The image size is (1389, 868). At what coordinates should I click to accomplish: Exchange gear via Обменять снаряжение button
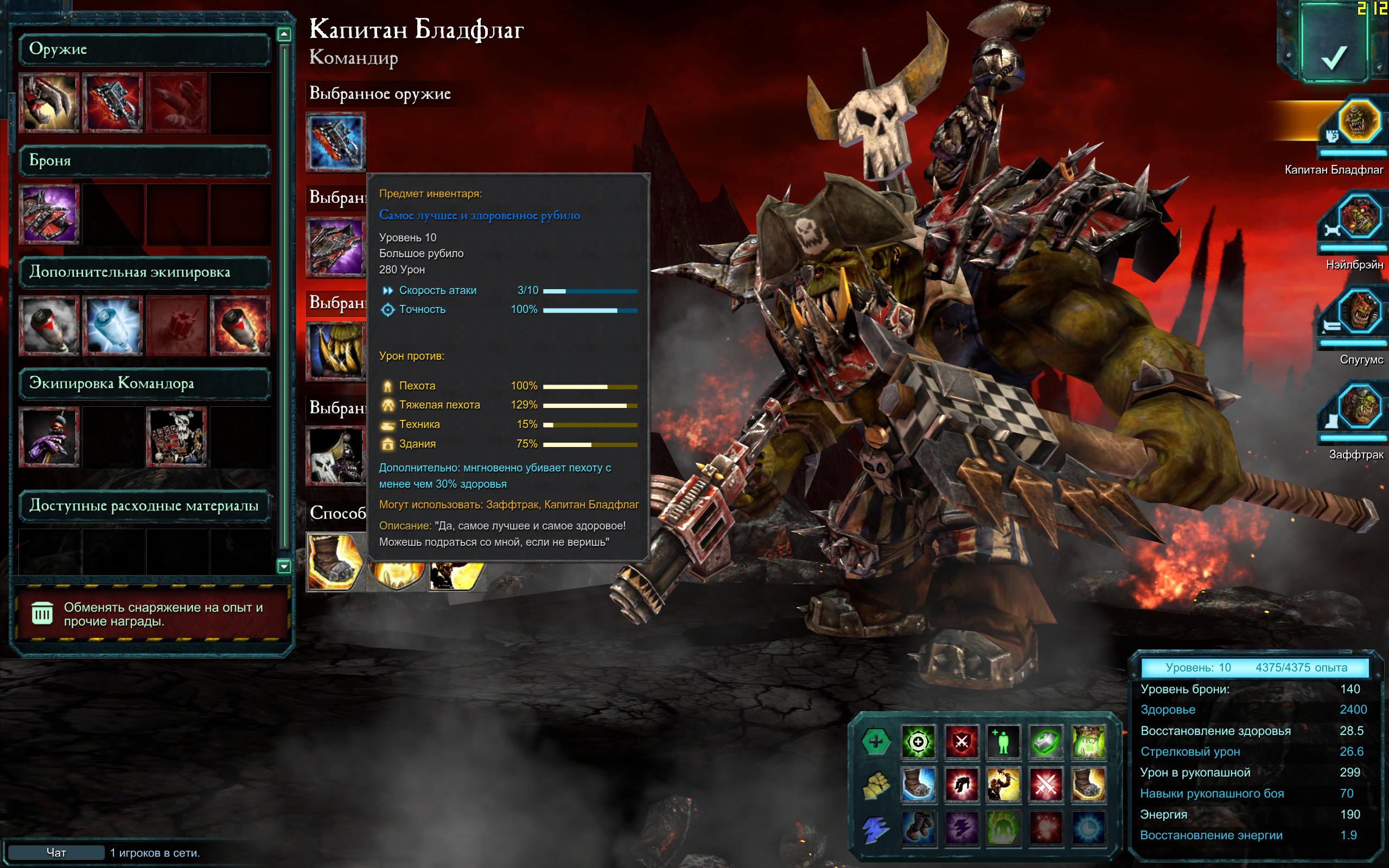[x=151, y=614]
